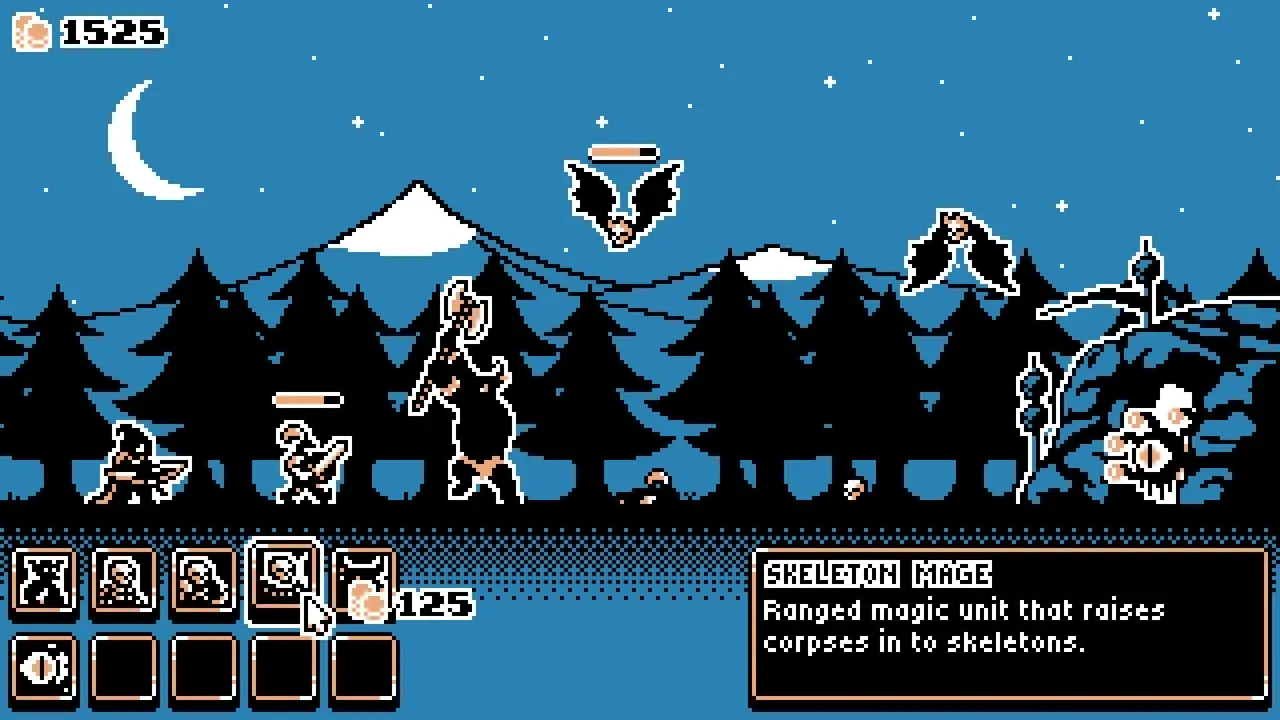The width and height of the screenshot is (1280, 720).
Task: Select the Skeleton Mage unit slot
Action: (x=283, y=579)
